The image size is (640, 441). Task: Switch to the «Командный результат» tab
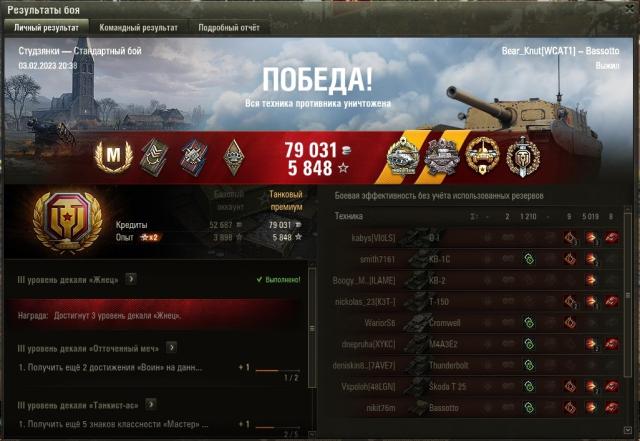click(138, 27)
